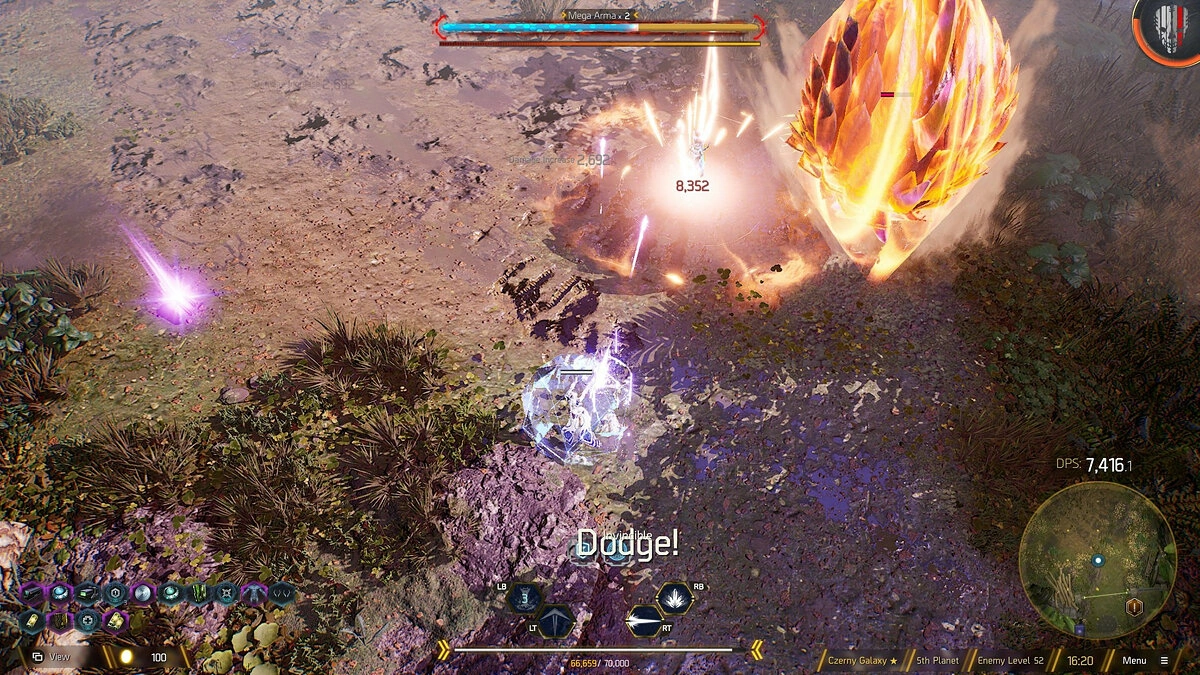Click the skull emblem in the corner
The width and height of the screenshot is (1200, 675).
click(x=1165, y=30)
